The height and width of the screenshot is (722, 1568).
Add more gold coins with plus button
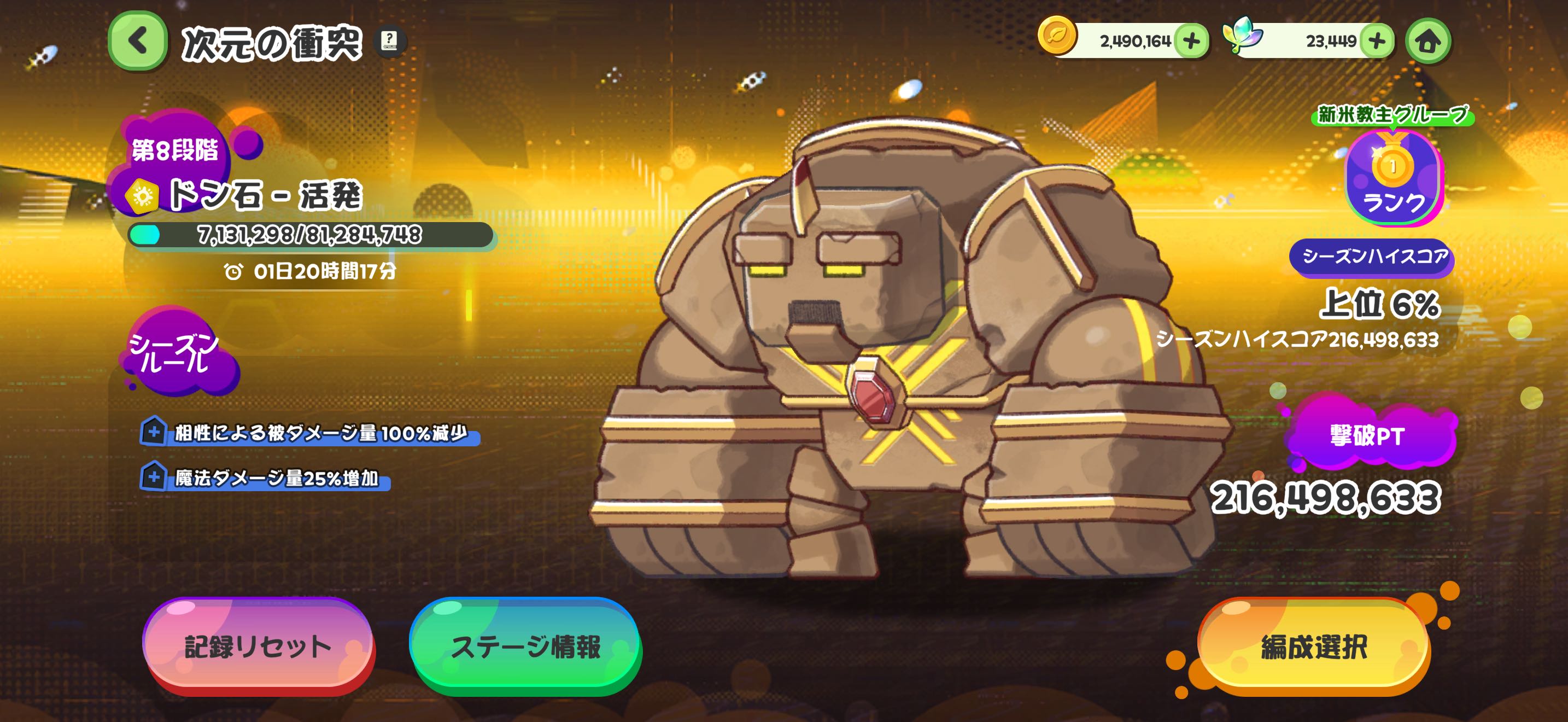[x=1191, y=42]
